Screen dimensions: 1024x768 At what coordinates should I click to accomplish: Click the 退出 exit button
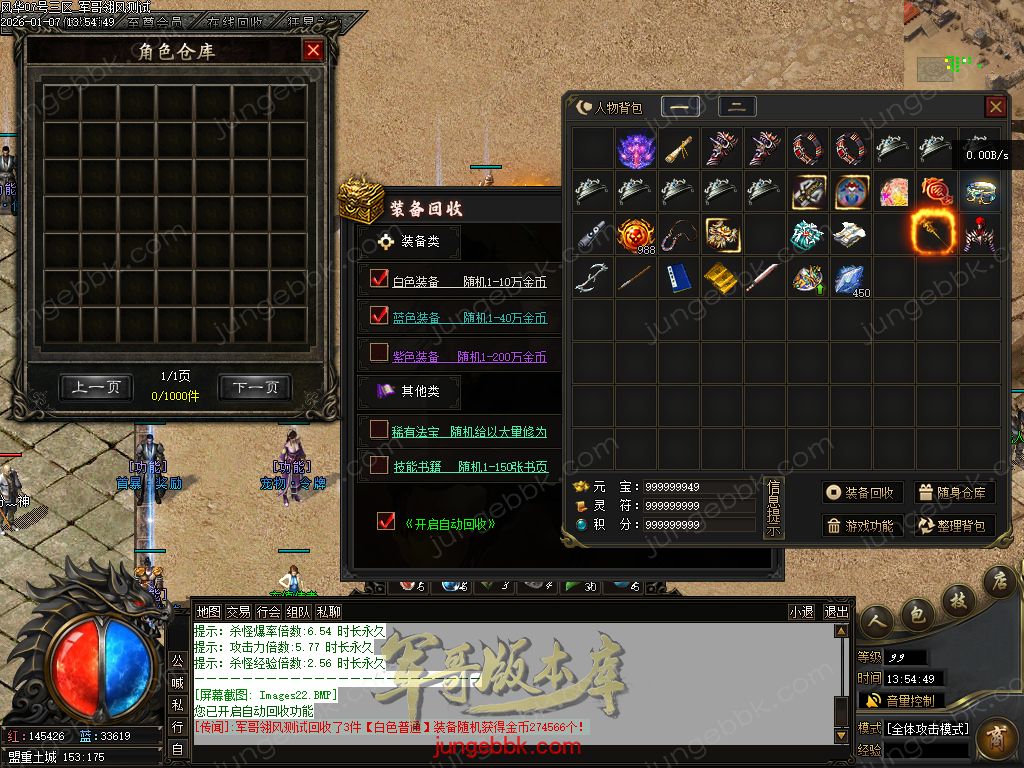tap(836, 612)
